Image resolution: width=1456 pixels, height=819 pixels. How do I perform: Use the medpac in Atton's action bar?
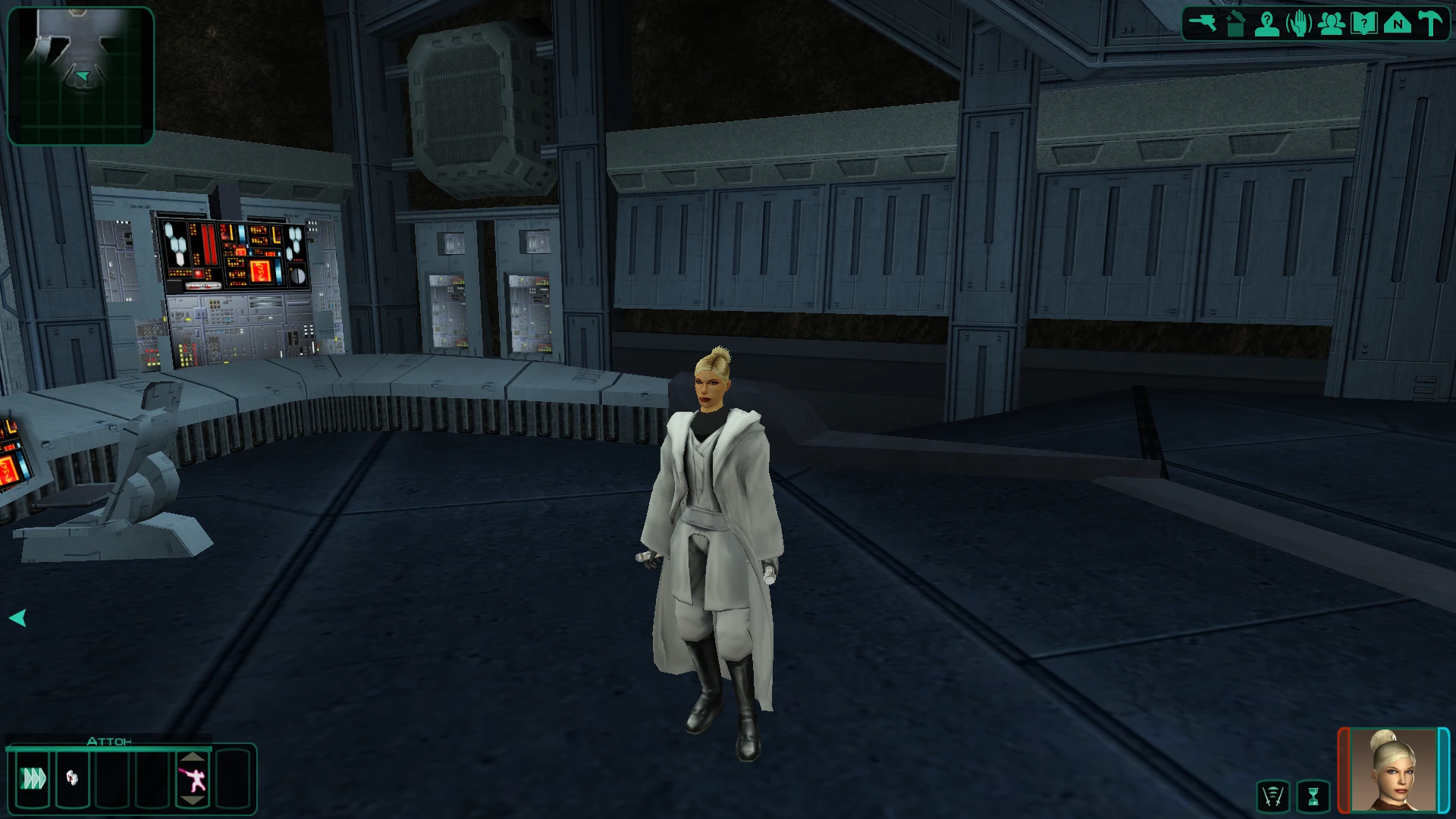(x=72, y=777)
